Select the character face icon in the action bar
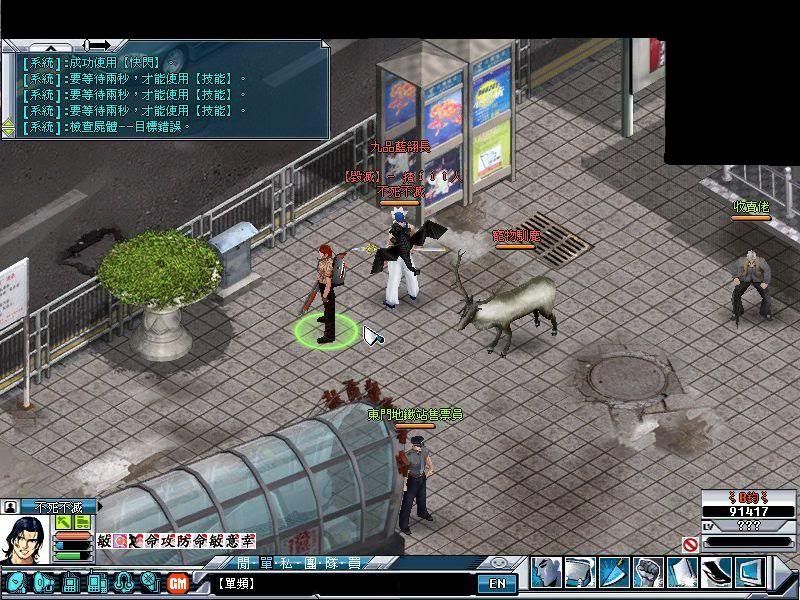Screen dimensions: 800x600 click(546, 572)
